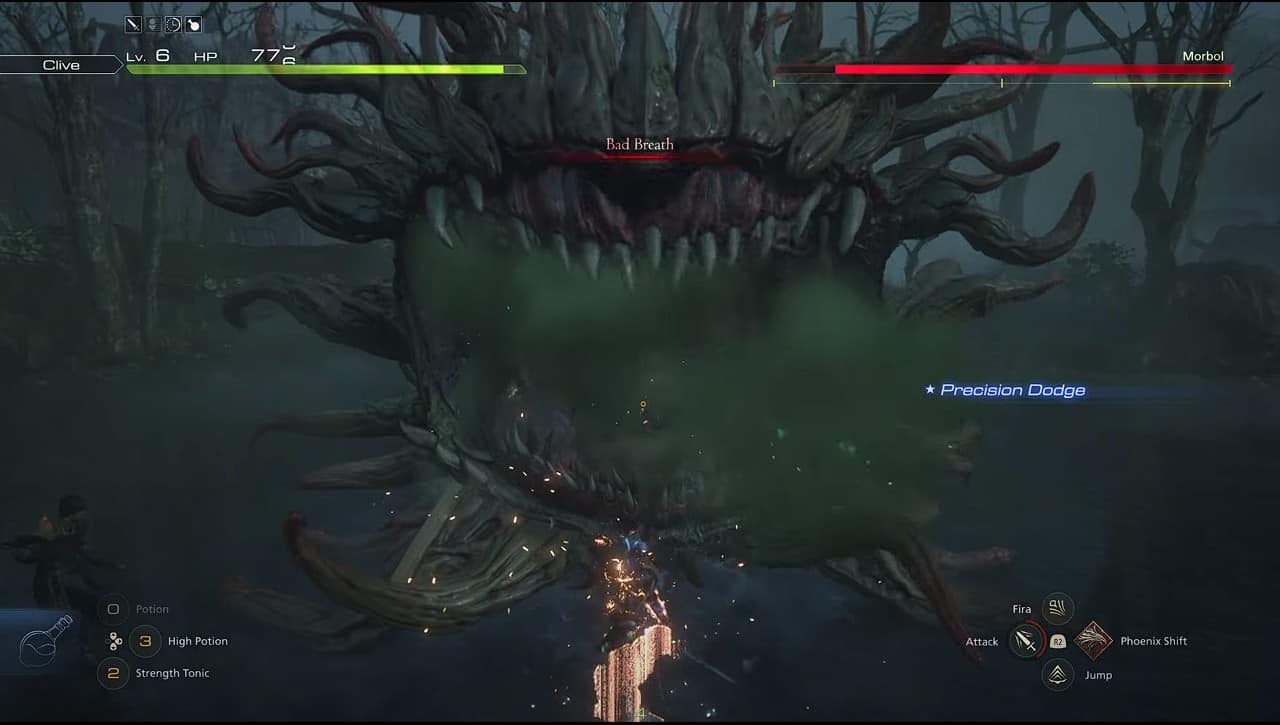This screenshot has height=725, width=1280.
Task: Select the Phoenix Shift eikon emblem
Action: point(1095,641)
